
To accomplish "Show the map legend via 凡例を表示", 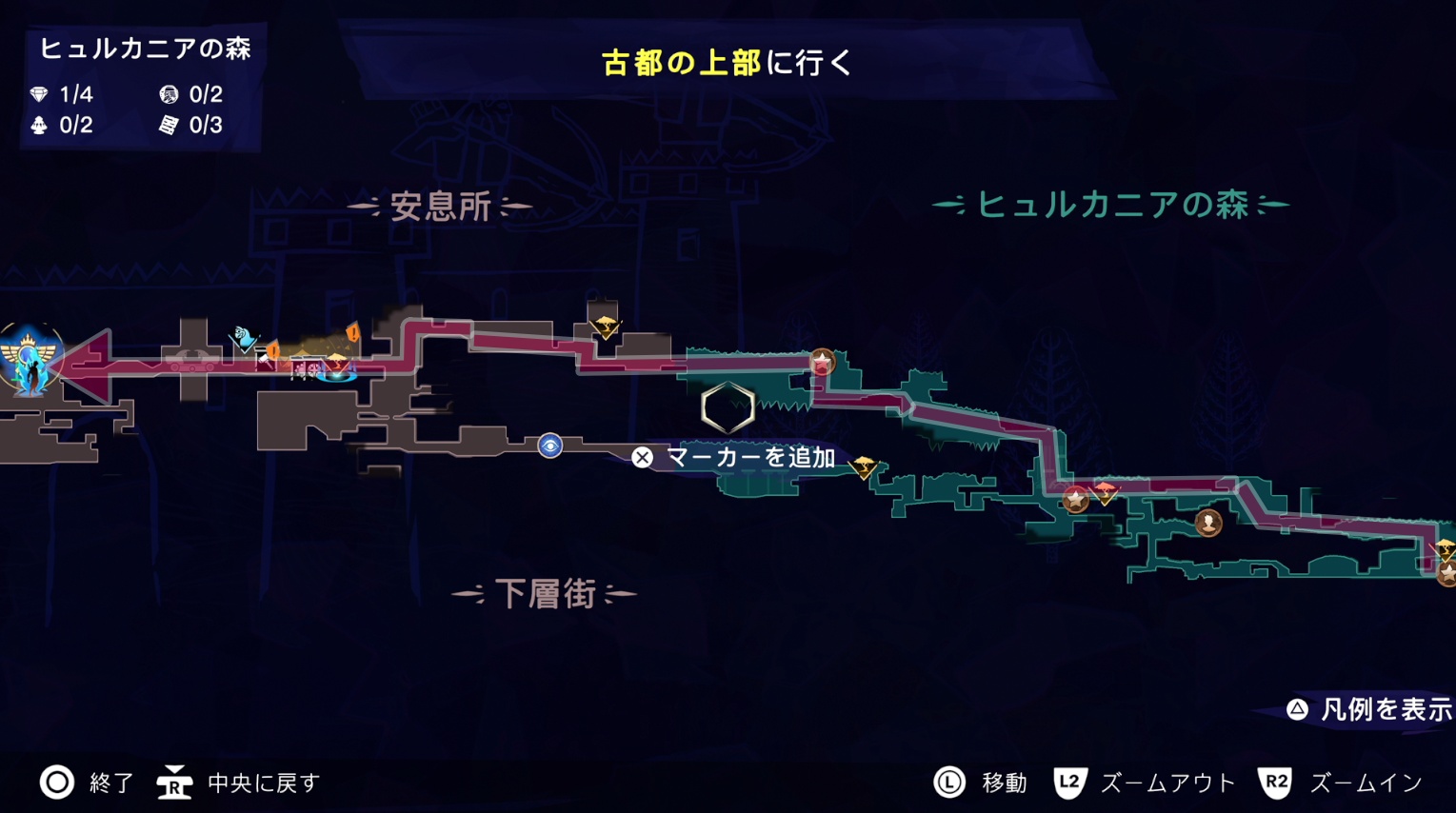I will pyautogui.click(x=1369, y=709).
